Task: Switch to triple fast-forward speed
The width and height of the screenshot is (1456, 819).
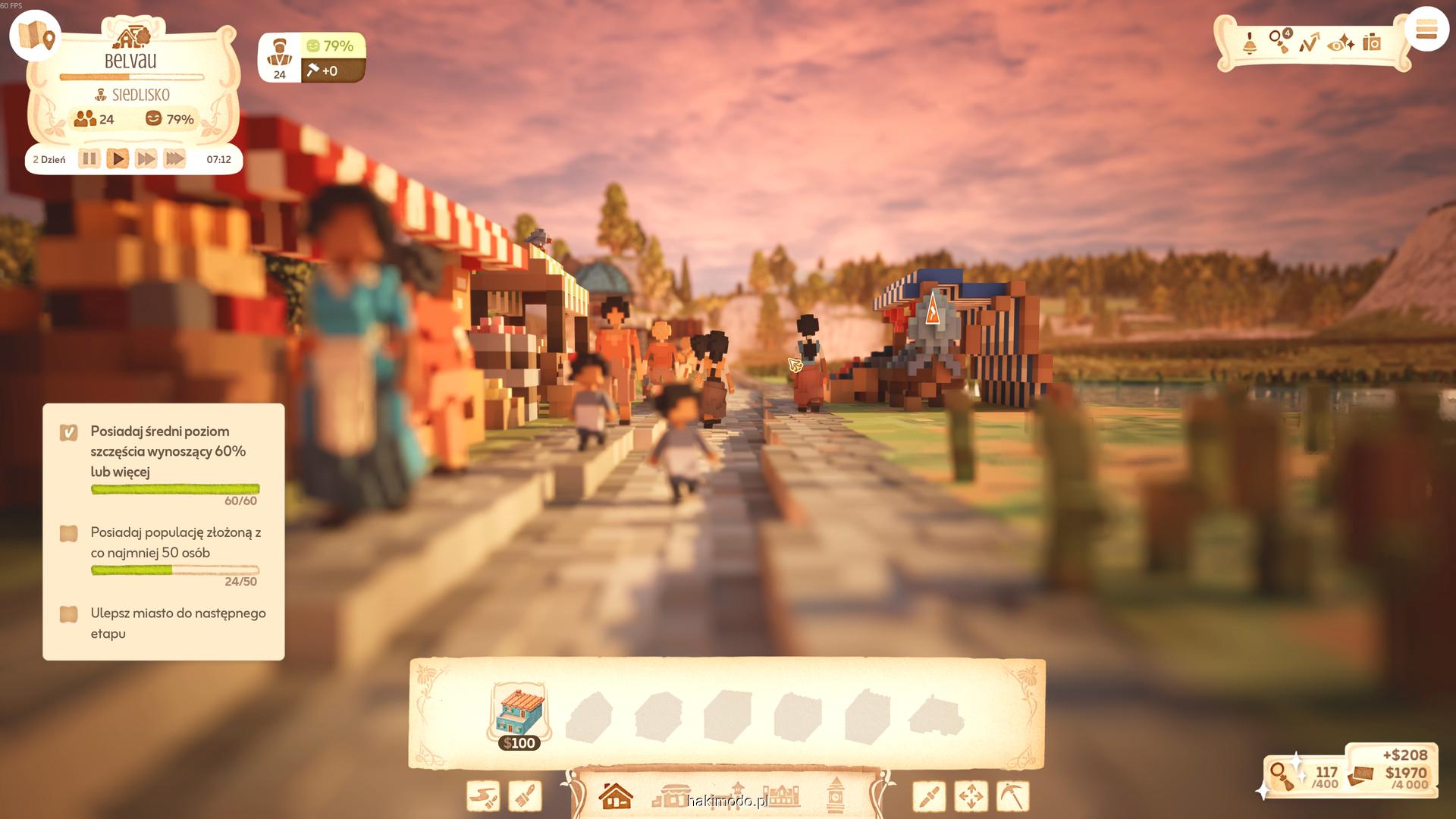Action: pyautogui.click(x=174, y=159)
